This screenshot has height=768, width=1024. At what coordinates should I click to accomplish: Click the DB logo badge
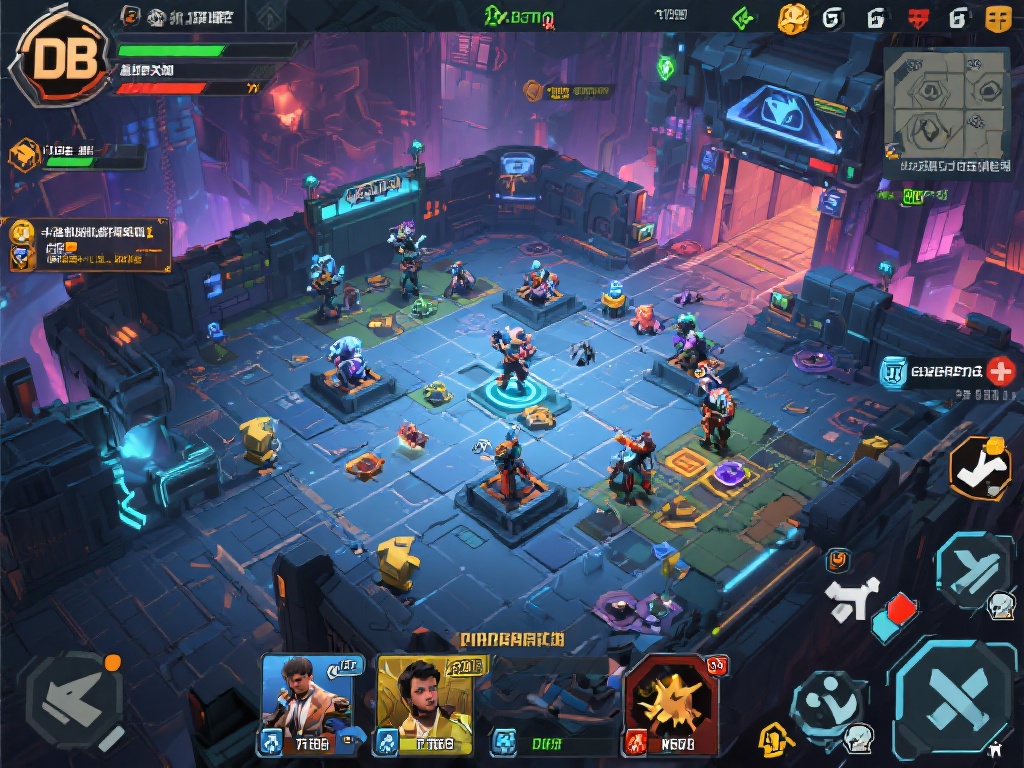pos(58,60)
